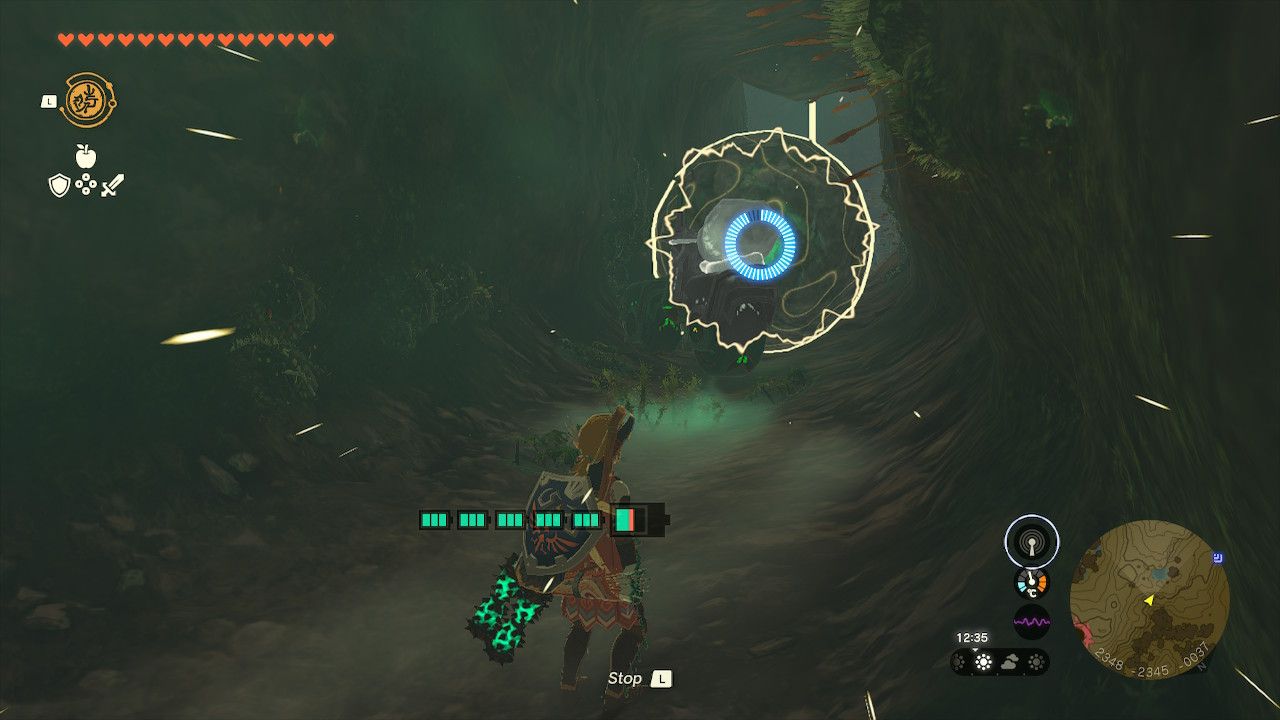Toggle the cloudy weather forecast icon

click(1010, 662)
